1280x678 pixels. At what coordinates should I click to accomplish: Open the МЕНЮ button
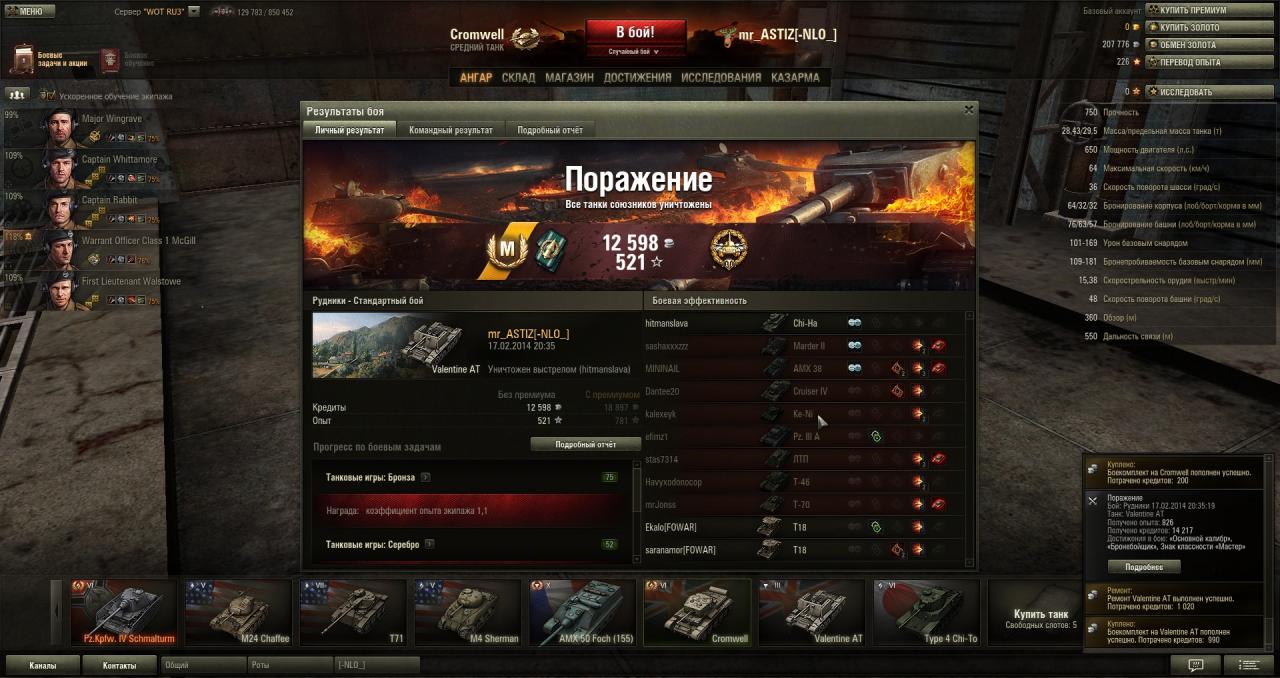29,11
